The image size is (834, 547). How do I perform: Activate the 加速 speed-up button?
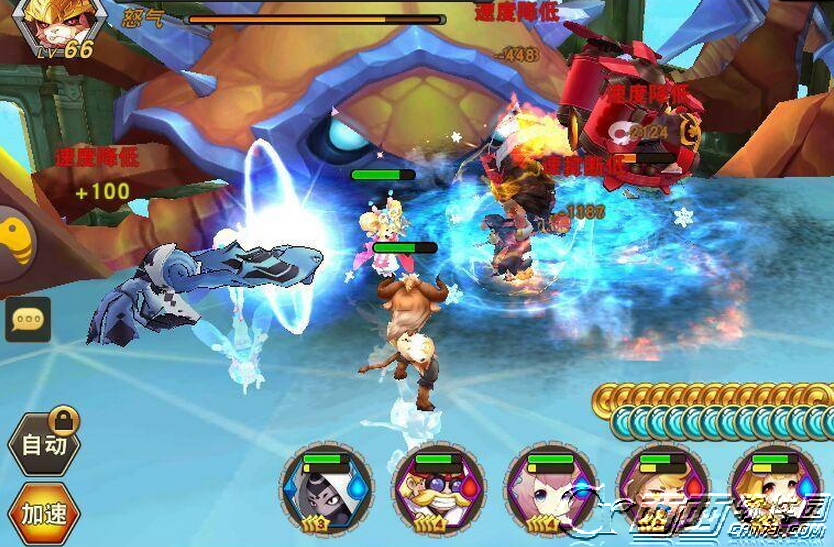coord(44,514)
